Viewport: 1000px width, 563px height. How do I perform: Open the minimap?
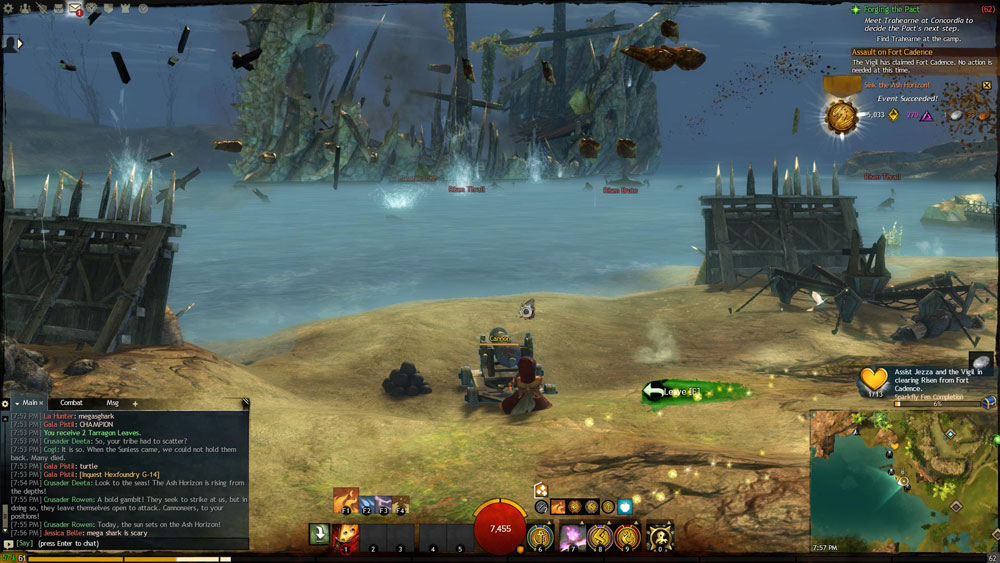click(903, 478)
